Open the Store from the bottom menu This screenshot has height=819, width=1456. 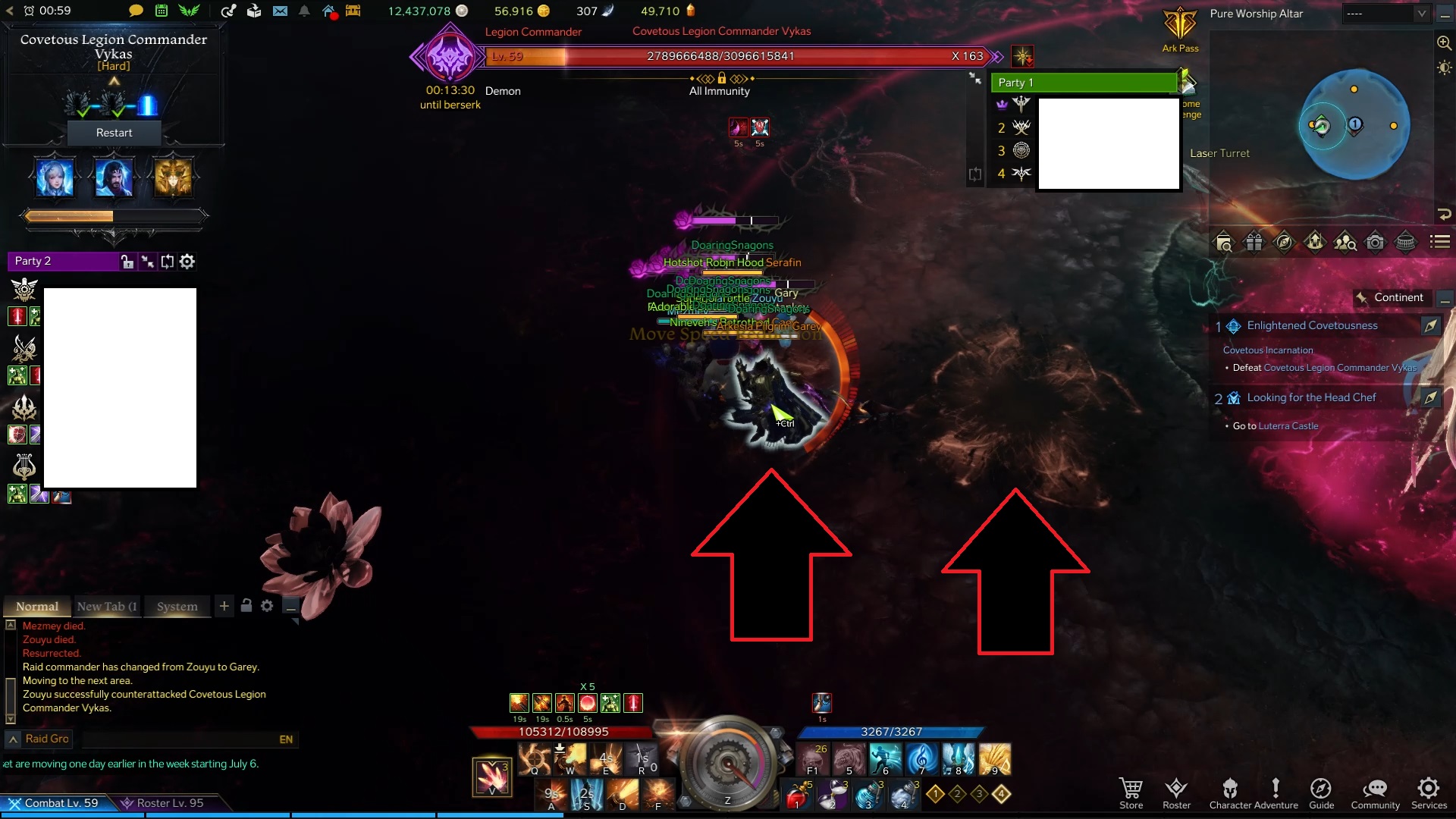(x=1131, y=790)
